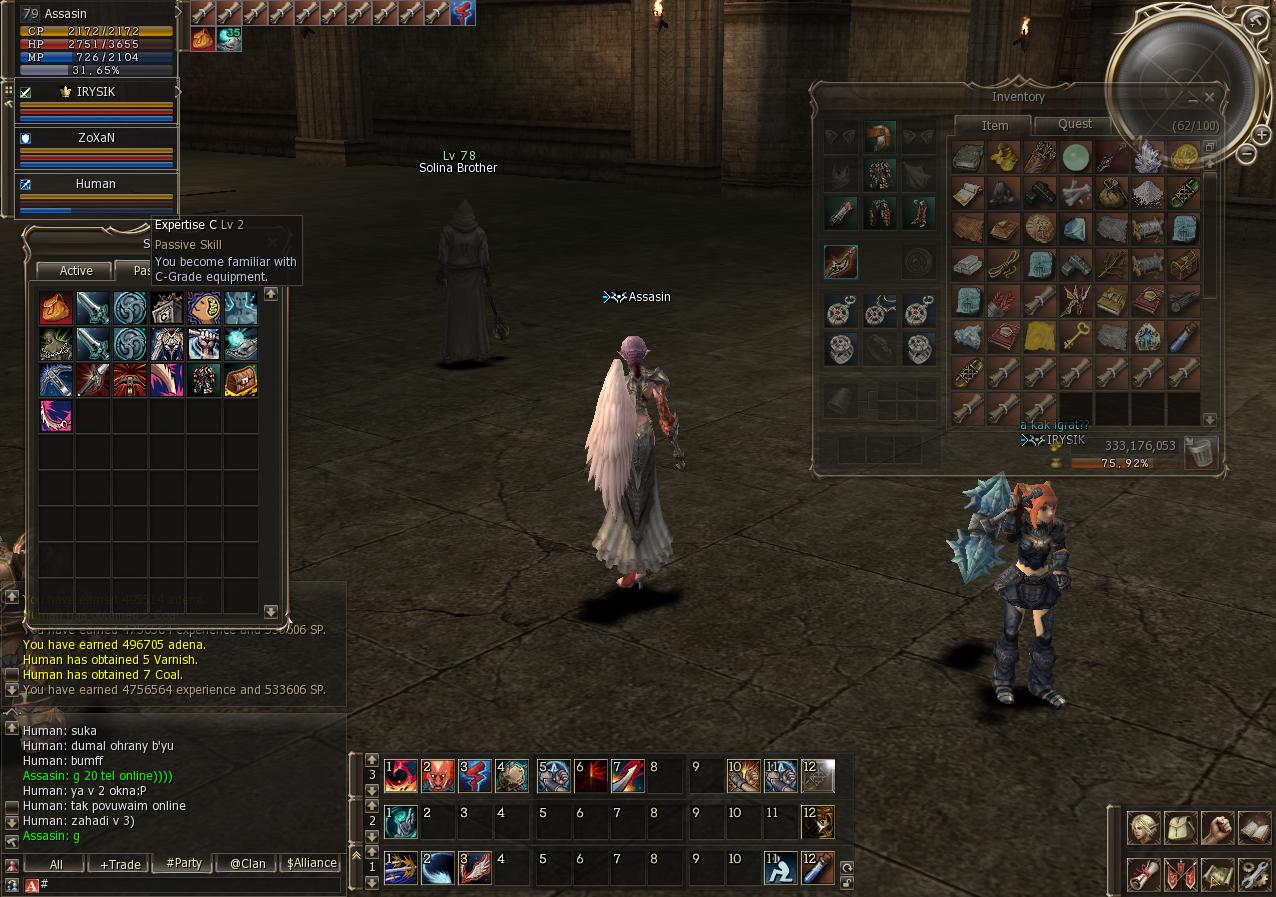Image resolution: width=1276 pixels, height=897 pixels.
Task: Zoom out the radar with minus button
Action: [x=1246, y=153]
